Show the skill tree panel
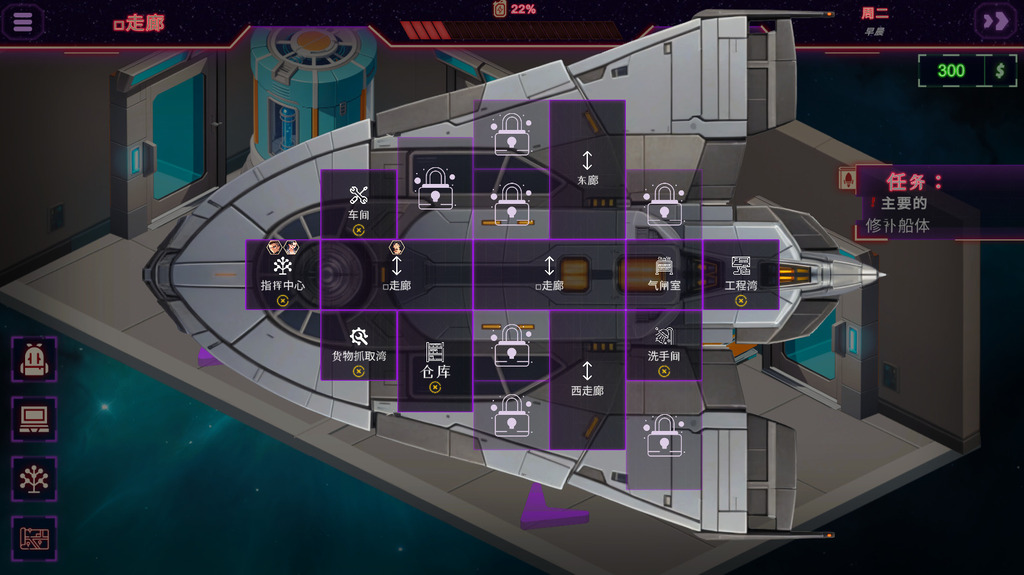 pyautogui.click(x=36, y=479)
